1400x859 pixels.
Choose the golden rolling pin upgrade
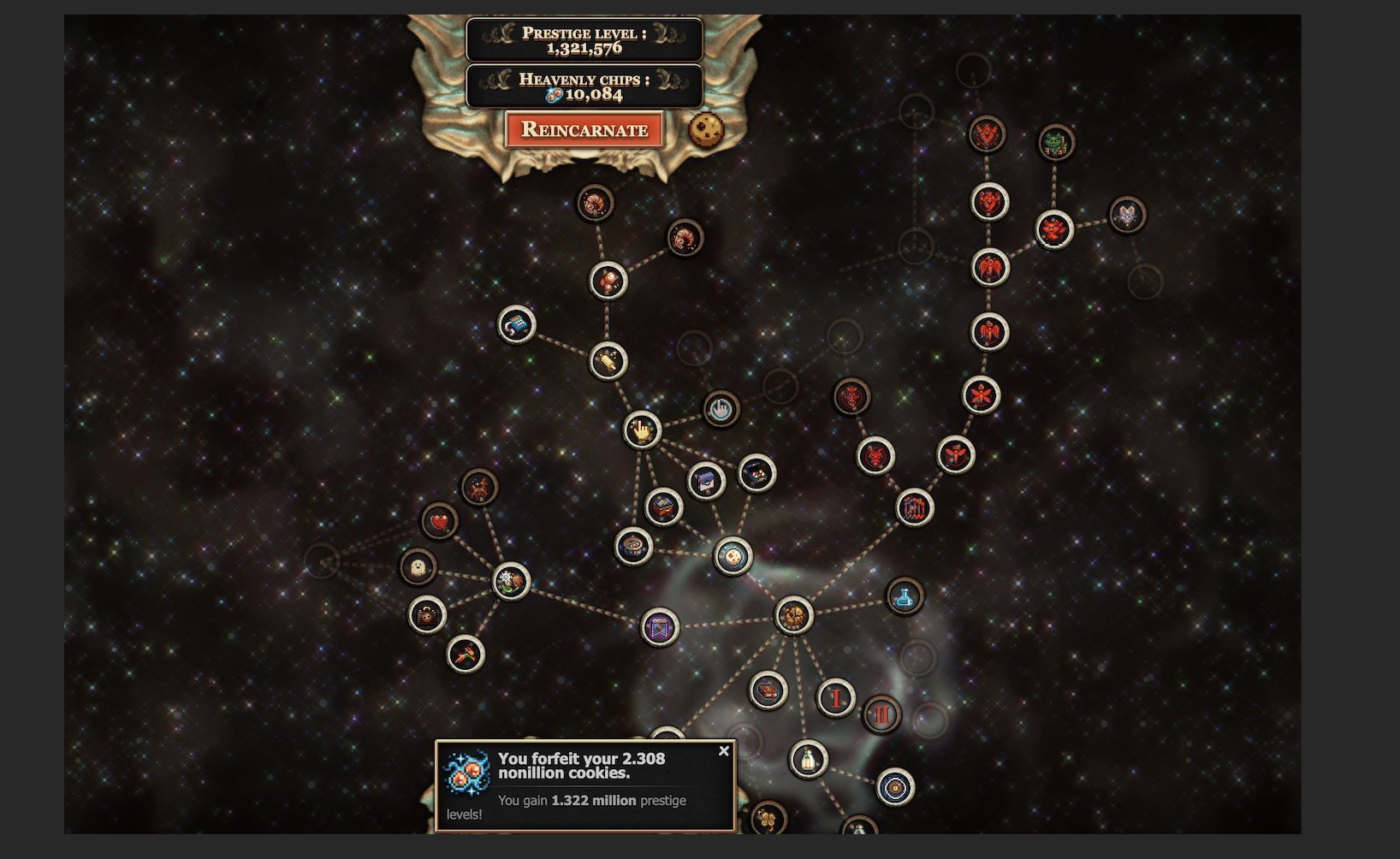(x=608, y=361)
